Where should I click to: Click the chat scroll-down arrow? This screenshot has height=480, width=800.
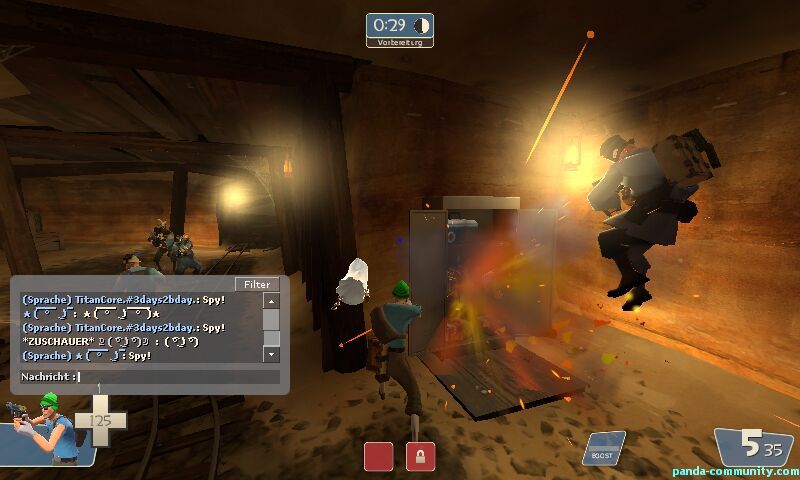point(271,354)
